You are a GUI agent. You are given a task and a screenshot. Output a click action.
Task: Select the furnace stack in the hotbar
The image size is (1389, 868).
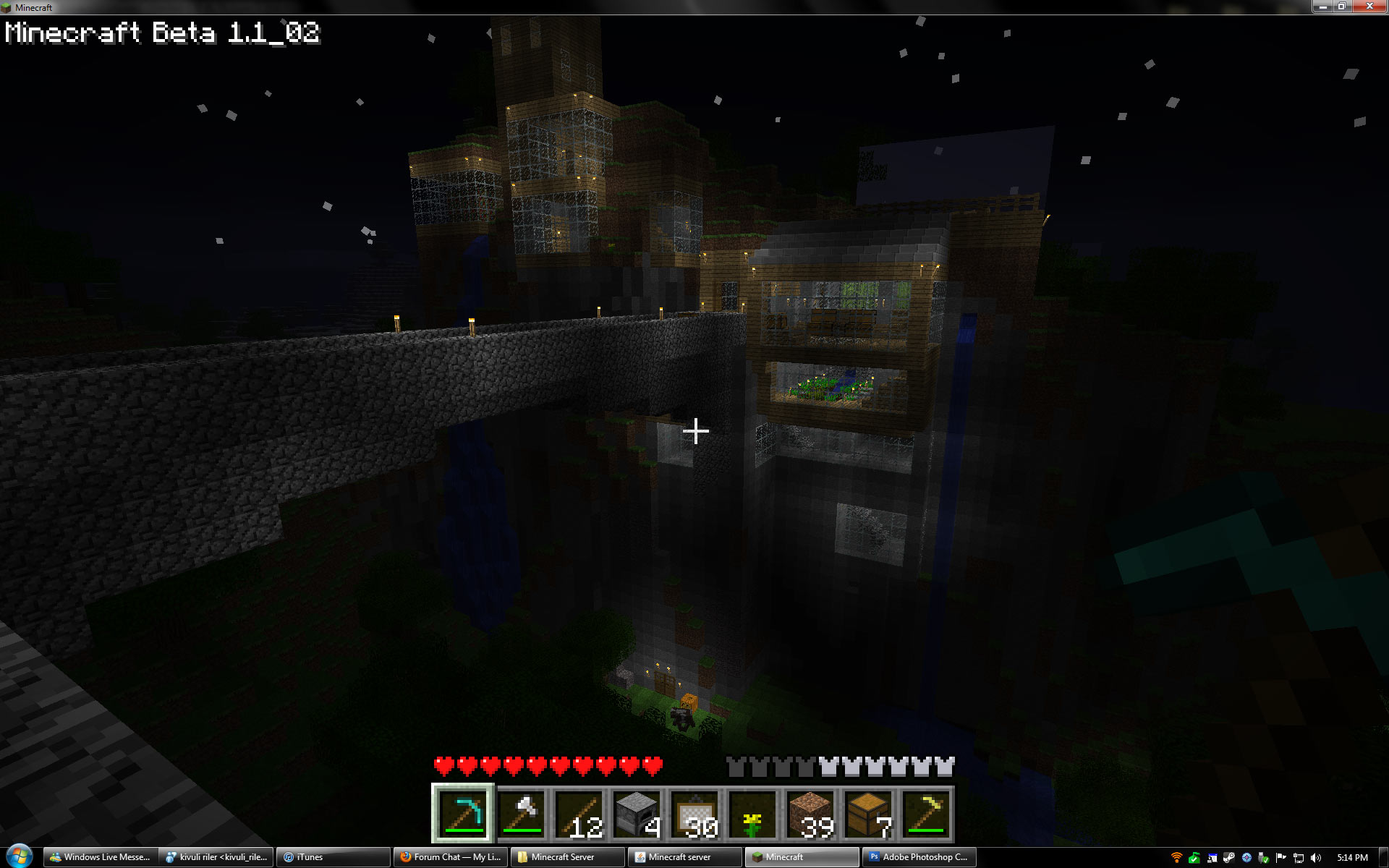click(x=637, y=814)
